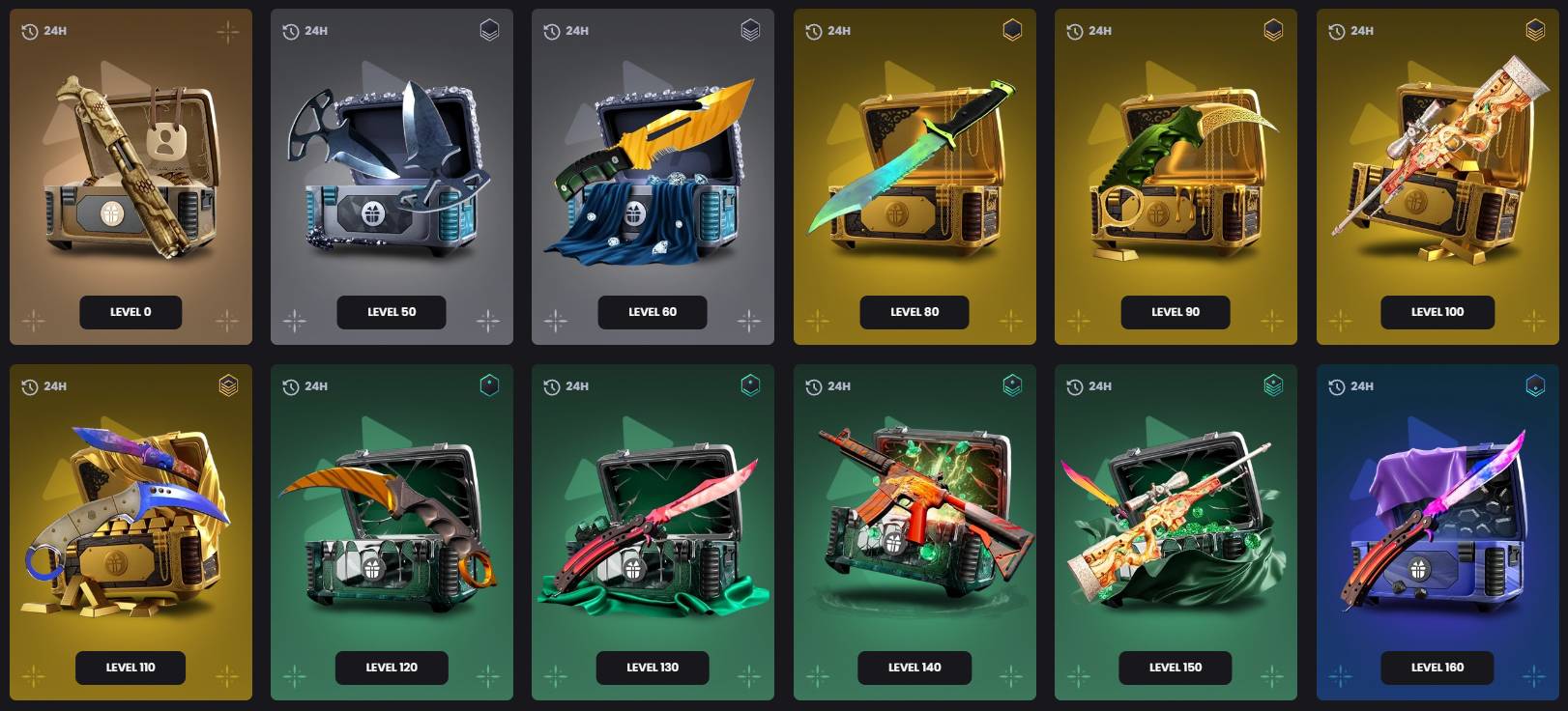Open the Level 0 case
Screen dimensions: 1568x711
point(131,312)
